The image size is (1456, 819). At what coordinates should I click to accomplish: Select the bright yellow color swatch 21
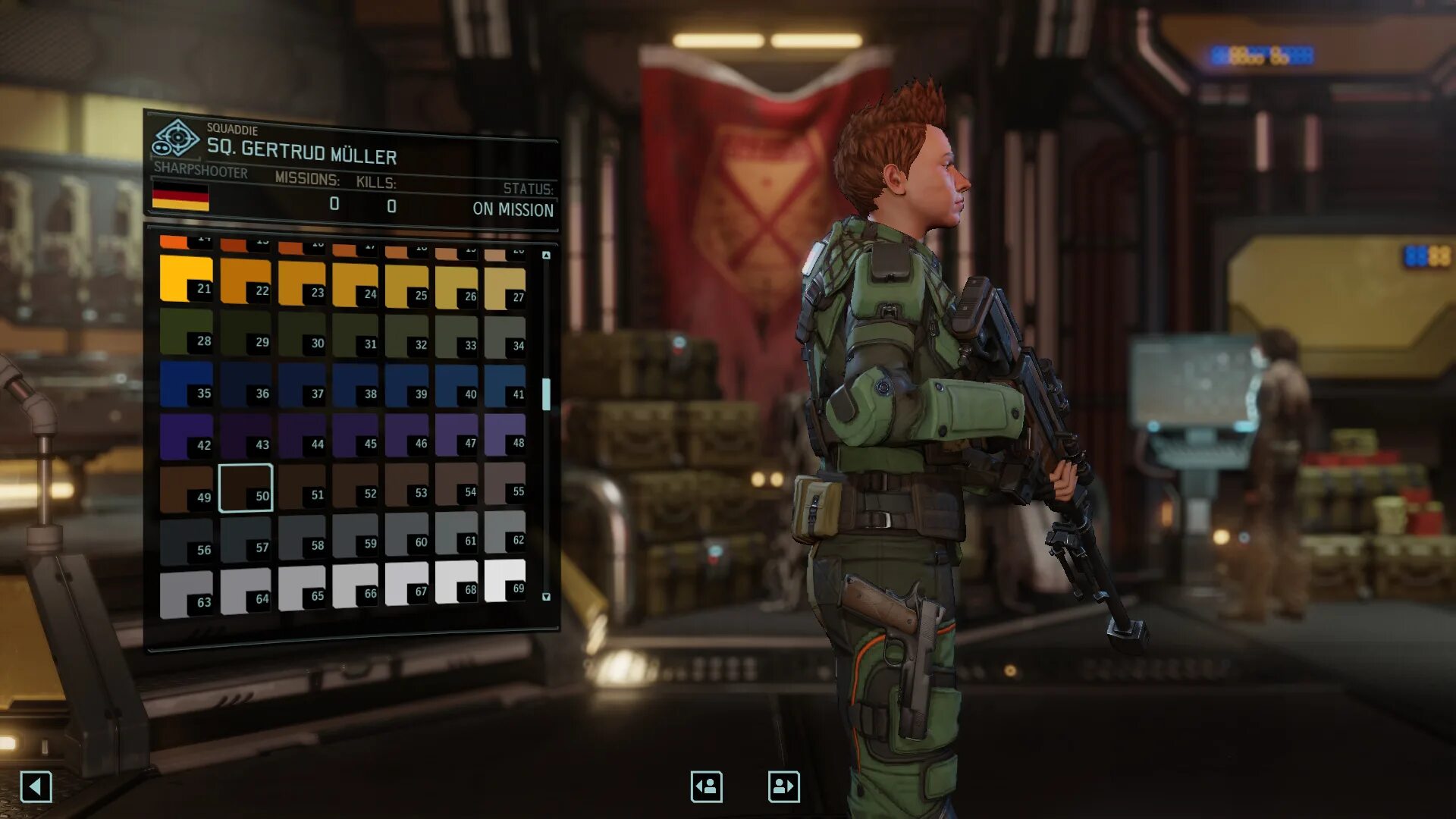(x=186, y=278)
